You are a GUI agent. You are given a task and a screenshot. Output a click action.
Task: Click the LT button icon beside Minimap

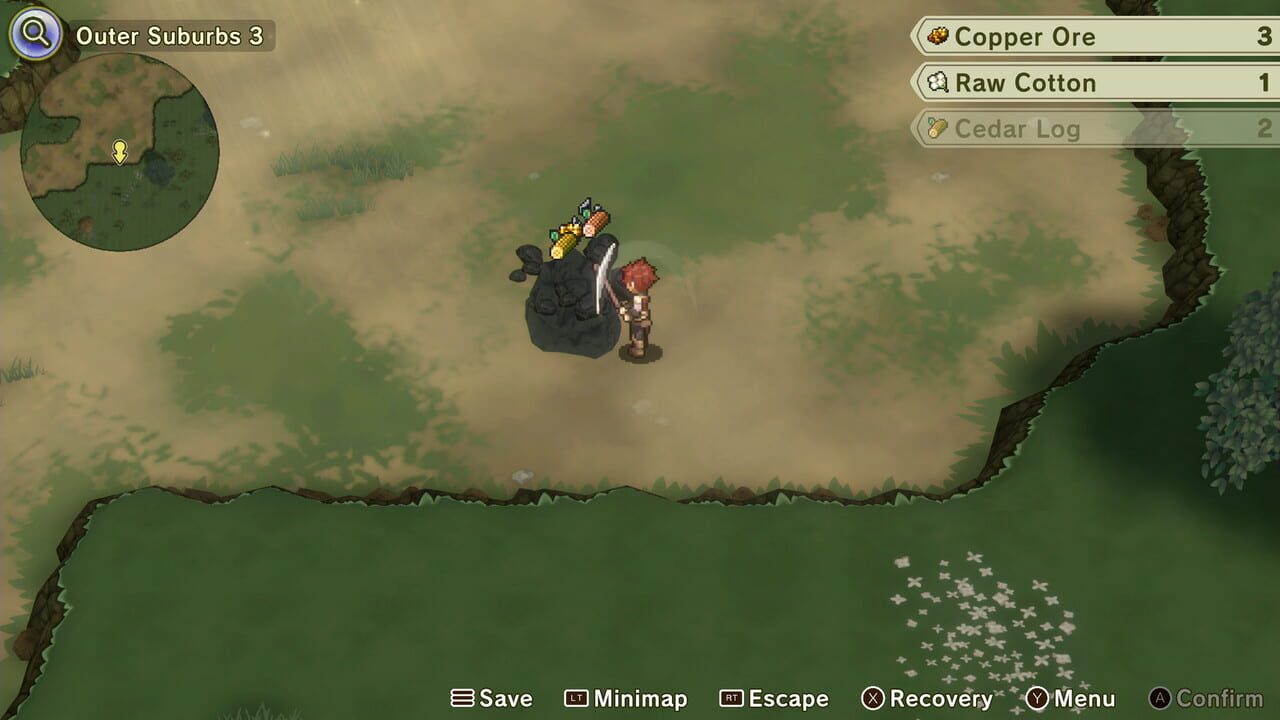pos(577,698)
